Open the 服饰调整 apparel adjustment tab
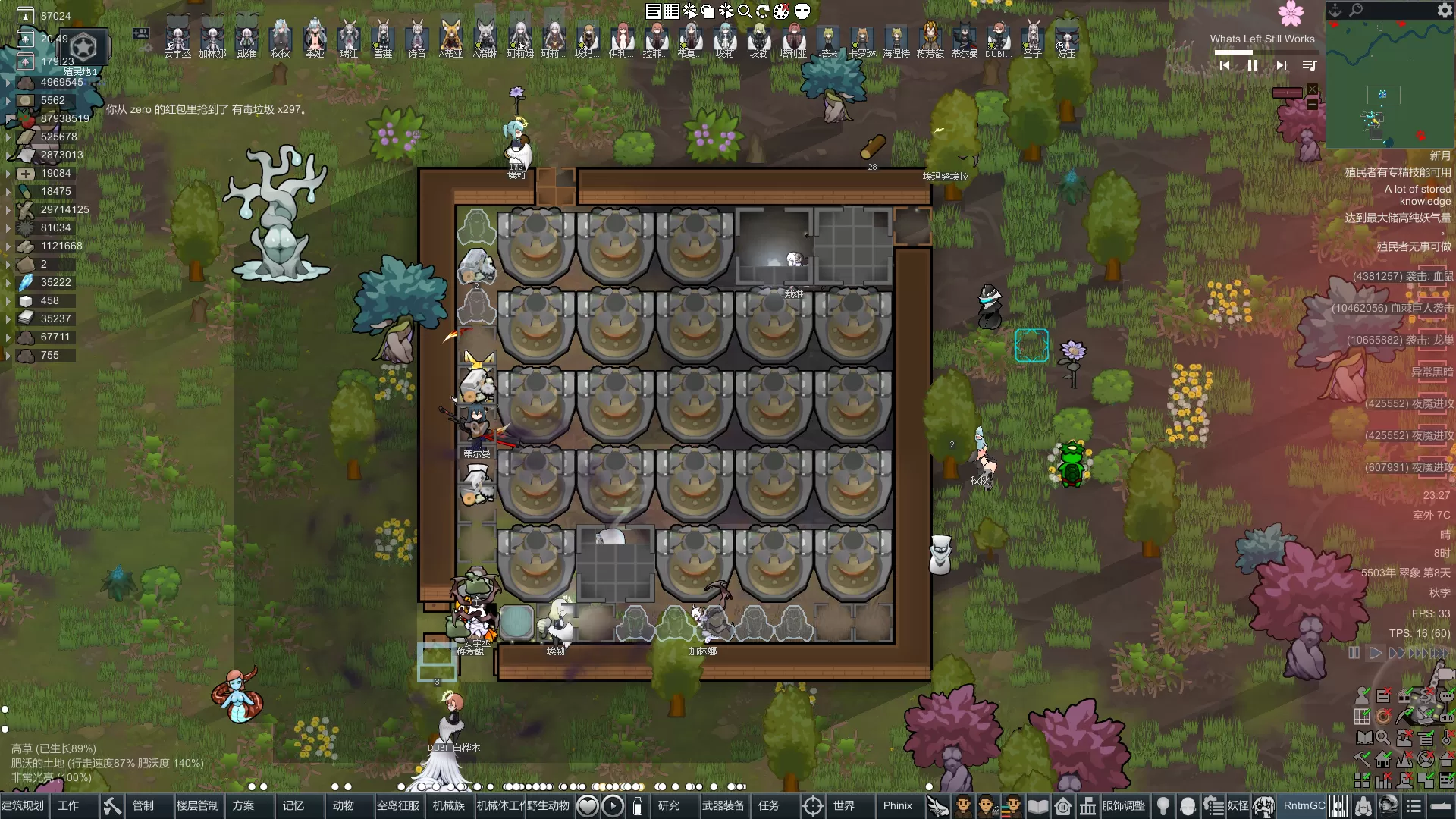Viewport: 1456px width, 819px height. 1124,805
